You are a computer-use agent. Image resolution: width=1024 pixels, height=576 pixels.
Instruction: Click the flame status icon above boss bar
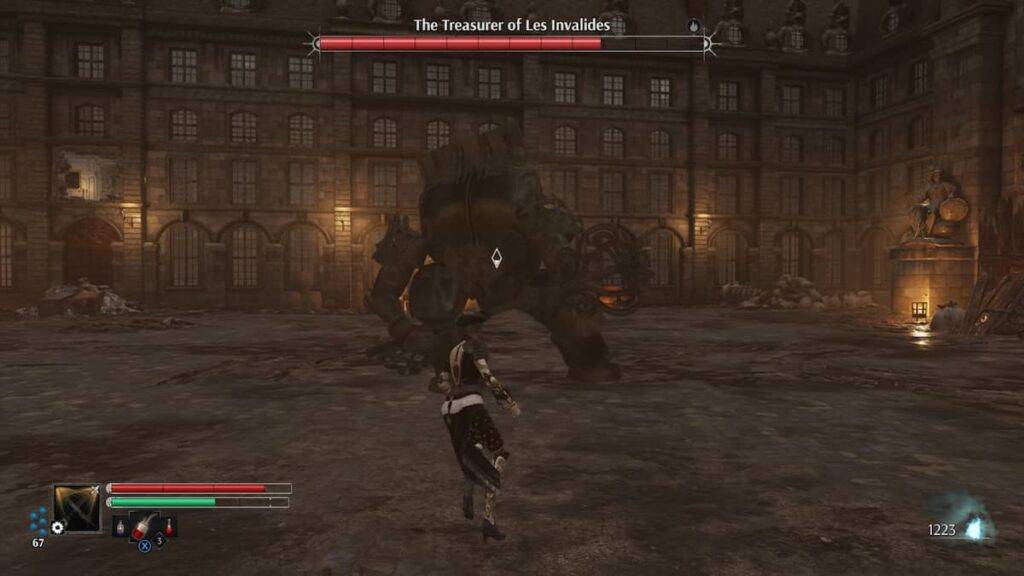(693, 25)
